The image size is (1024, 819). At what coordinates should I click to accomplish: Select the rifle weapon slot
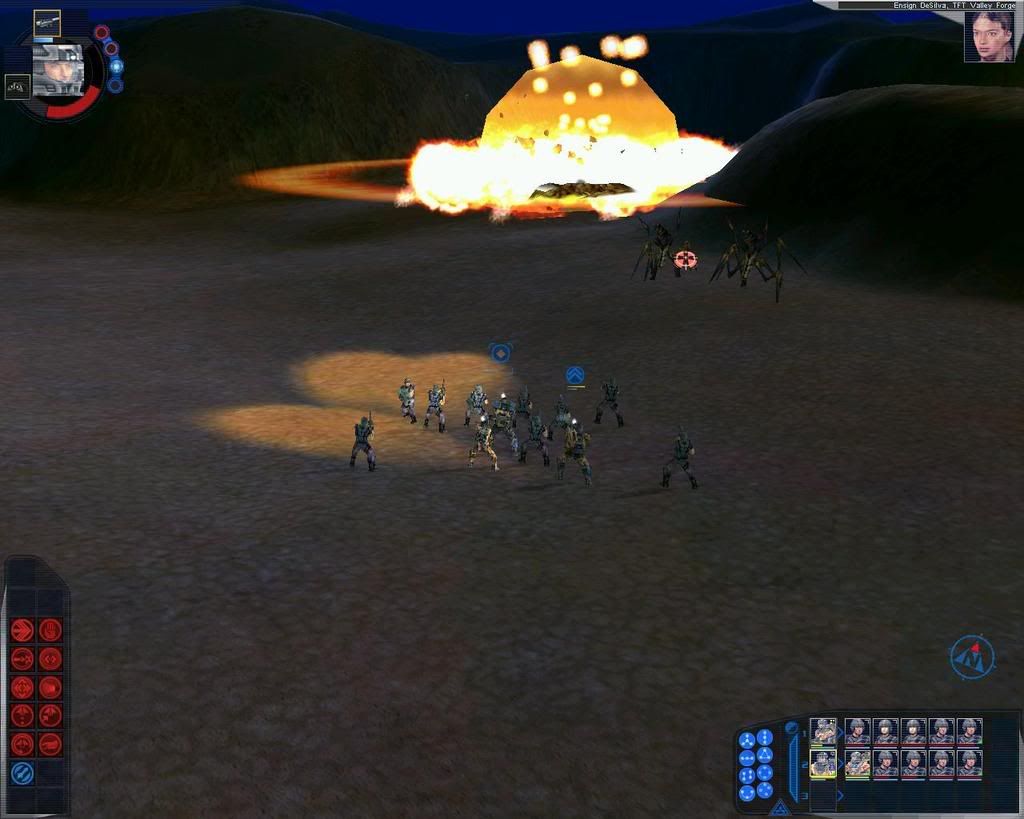coord(47,22)
